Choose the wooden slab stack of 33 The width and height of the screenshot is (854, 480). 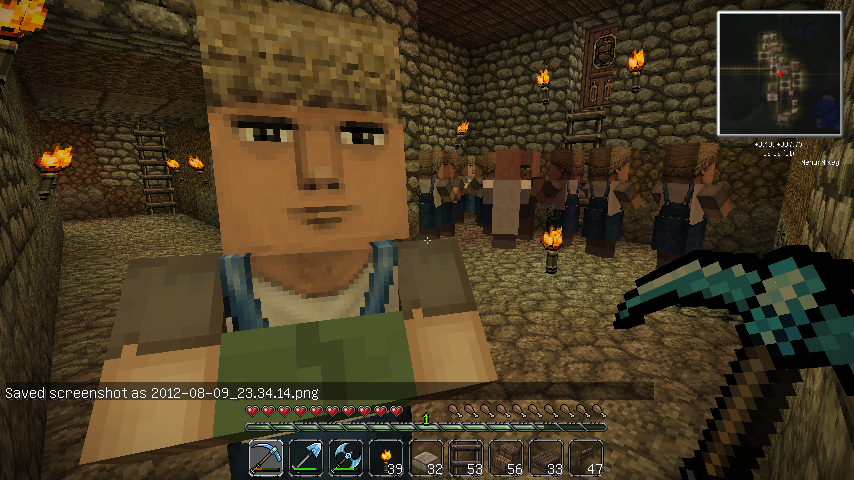point(547,458)
